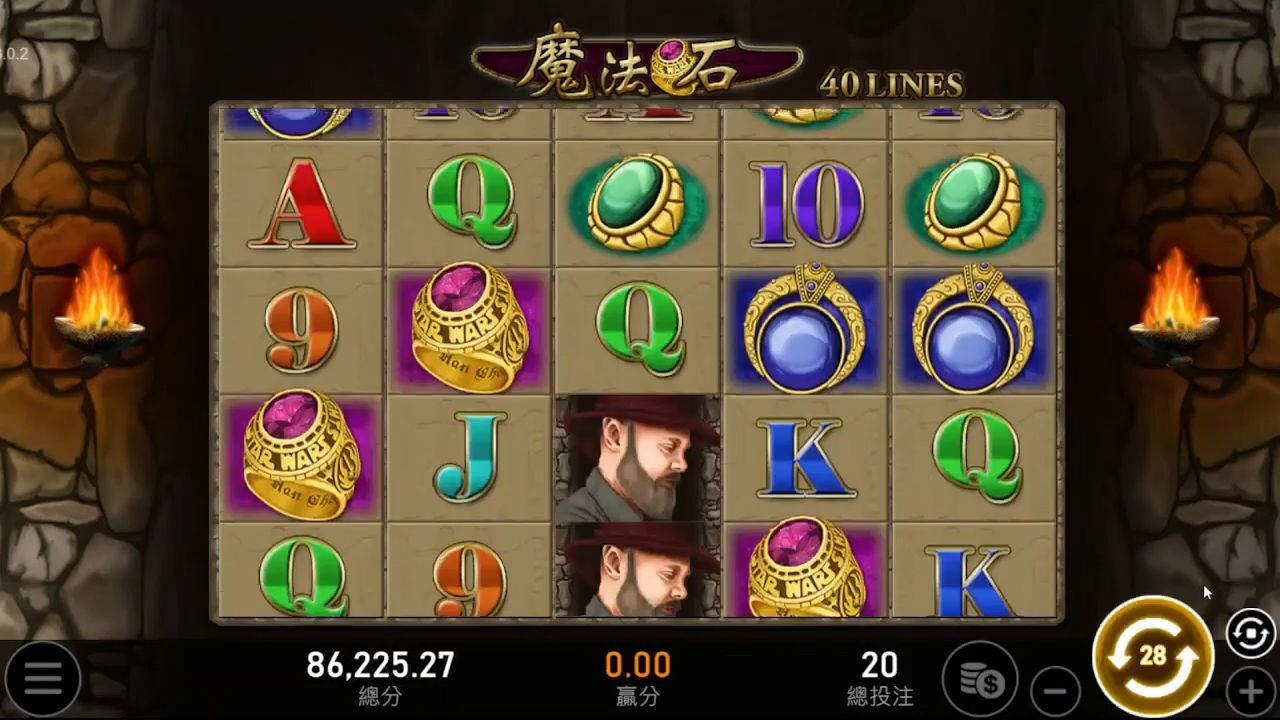
Task: Open the coin stack bet settings
Action: tap(980, 680)
